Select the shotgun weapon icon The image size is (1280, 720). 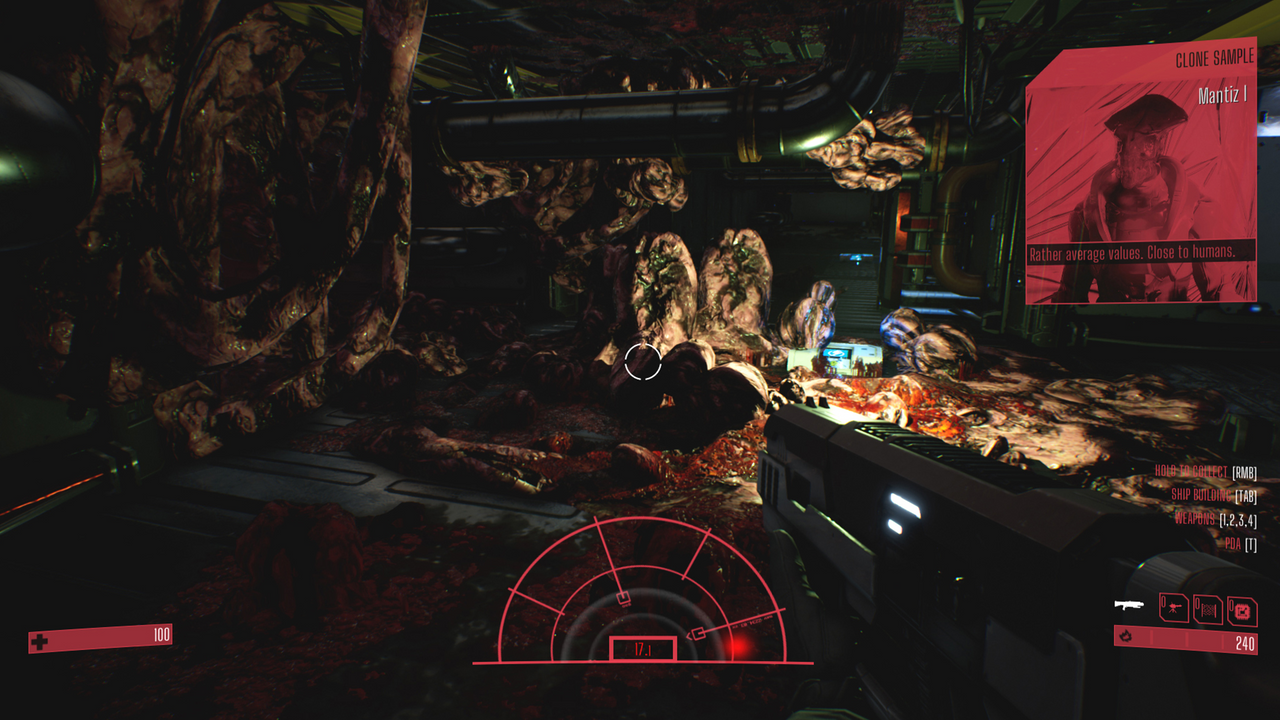1130,604
